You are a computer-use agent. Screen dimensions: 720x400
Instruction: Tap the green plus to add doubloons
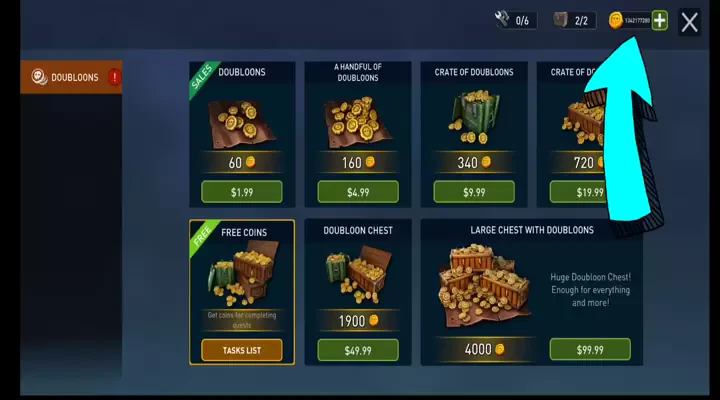[659, 21]
